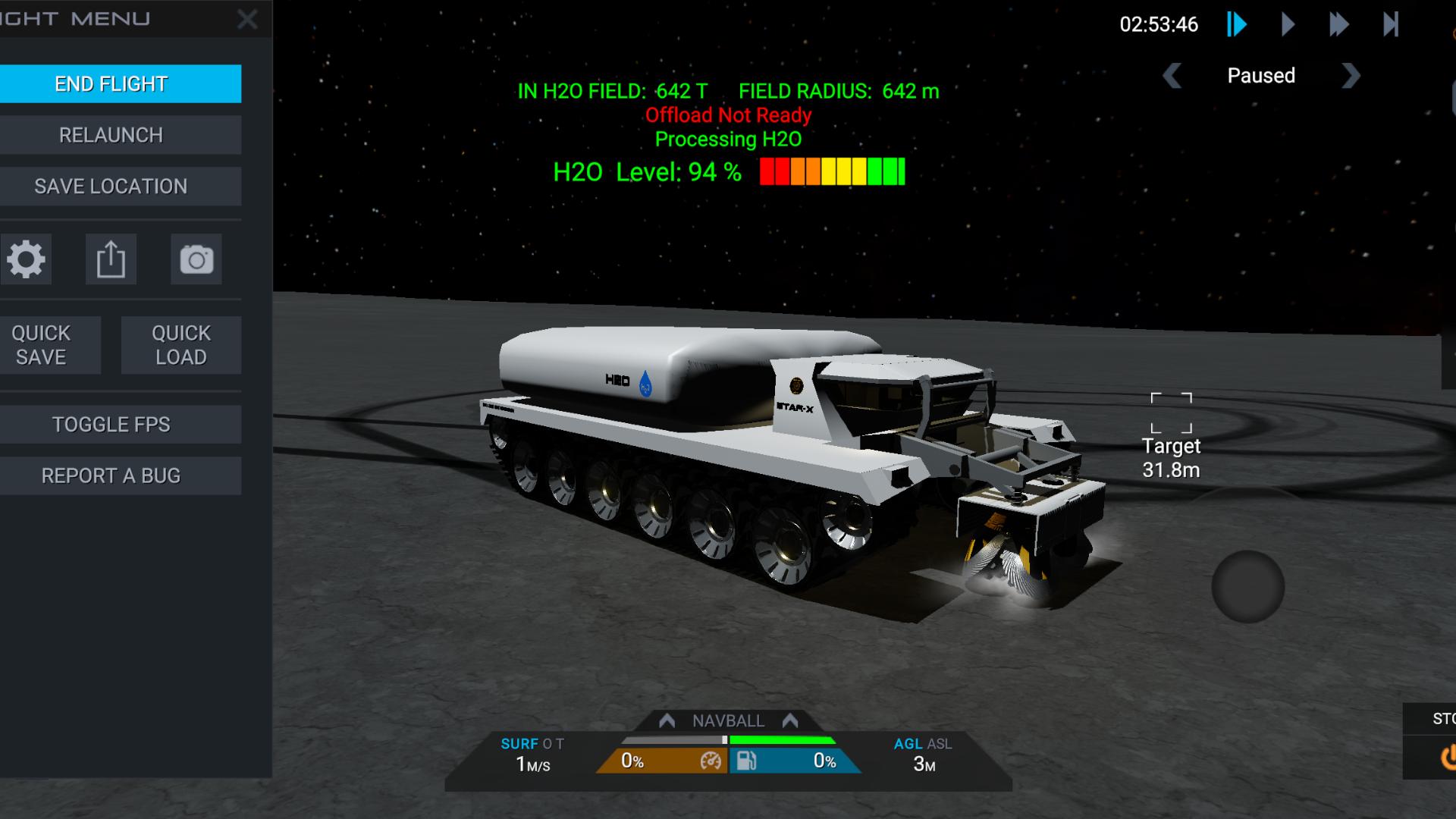
Task: Set time to normal play speed
Action: (x=1288, y=25)
